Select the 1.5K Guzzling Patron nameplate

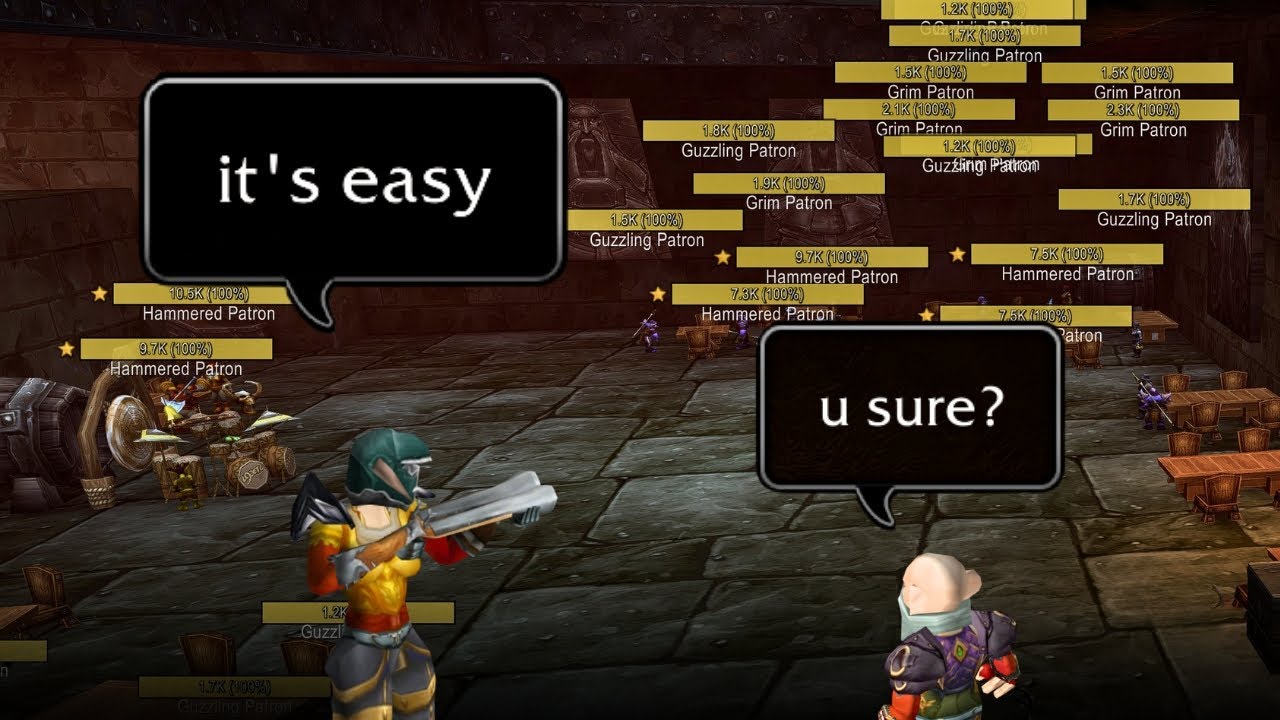tap(654, 220)
